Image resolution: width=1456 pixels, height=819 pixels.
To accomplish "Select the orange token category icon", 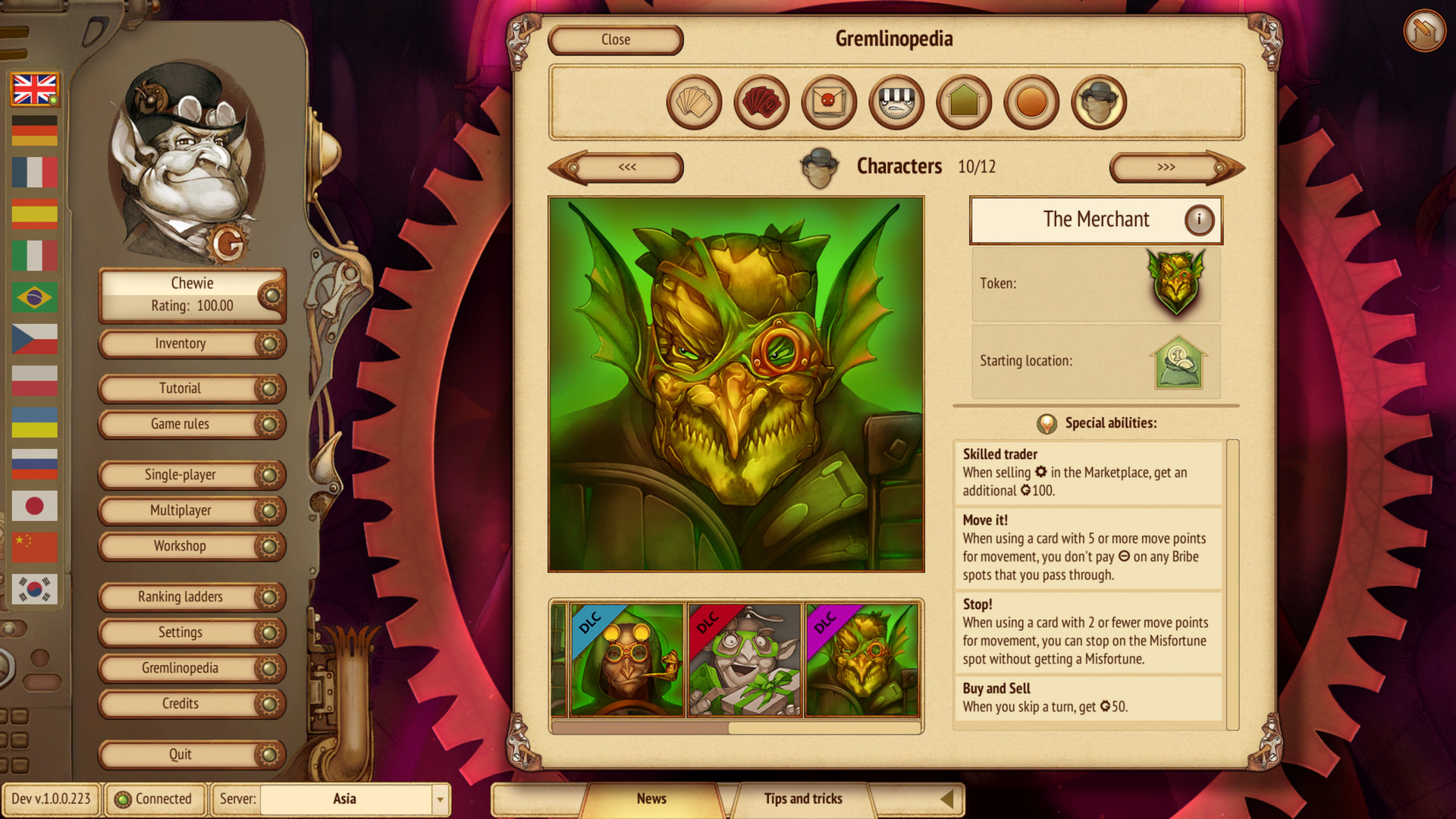I will [1031, 102].
